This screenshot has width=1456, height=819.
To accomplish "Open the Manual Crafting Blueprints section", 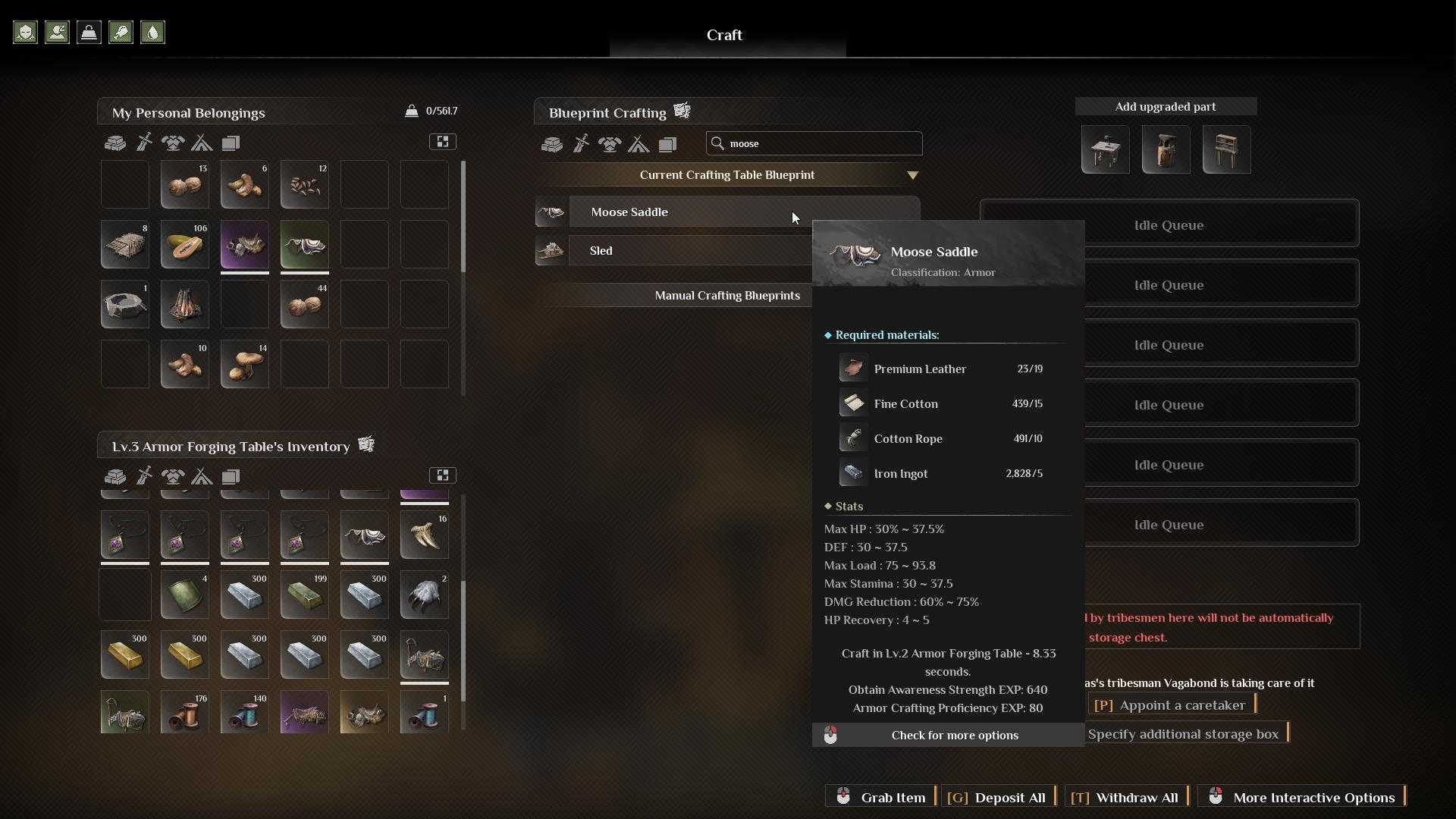I will tap(726, 296).
